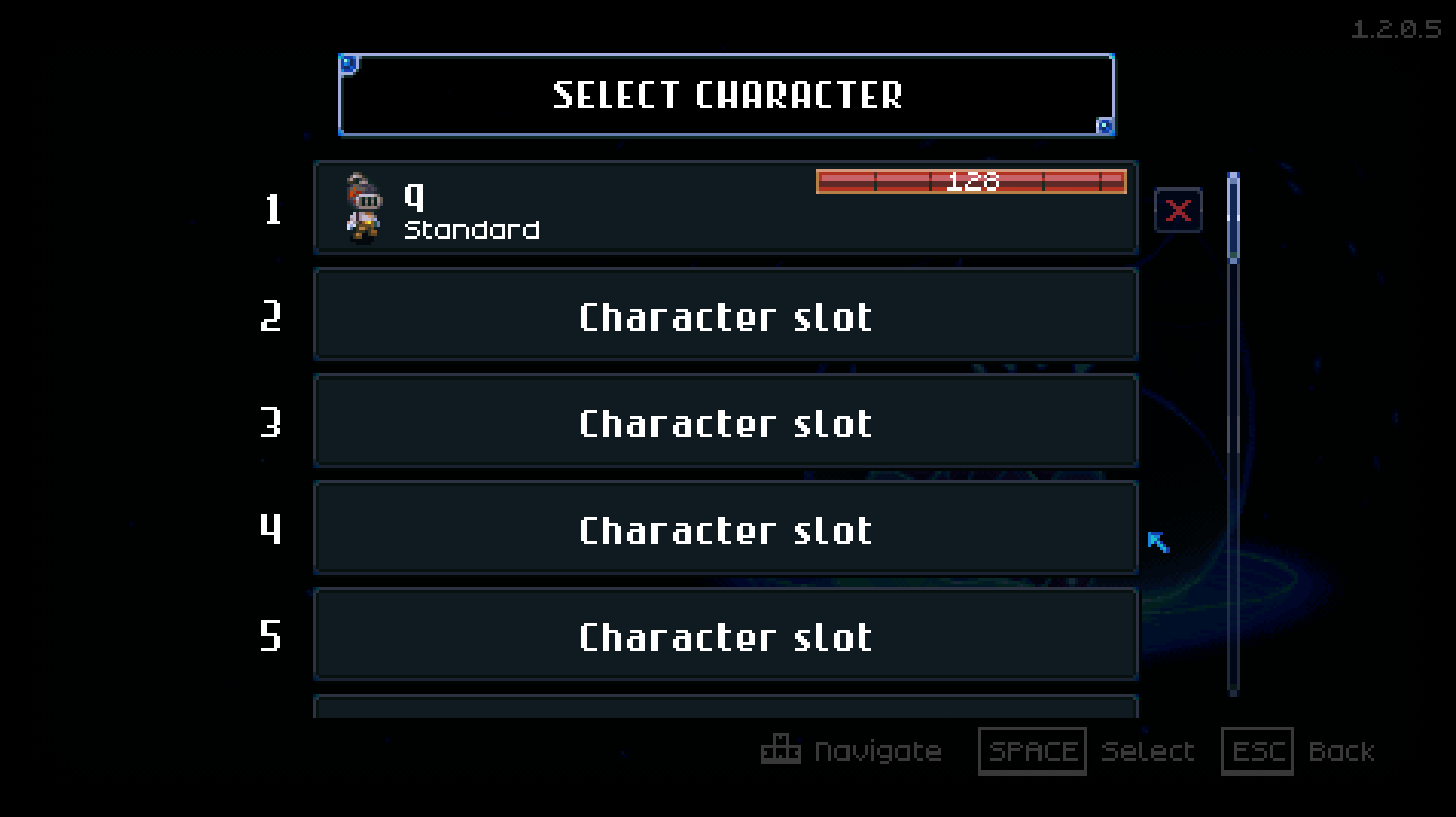Click the red X delete character icon
The height and width of the screenshot is (817, 1456).
click(1178, 211)
